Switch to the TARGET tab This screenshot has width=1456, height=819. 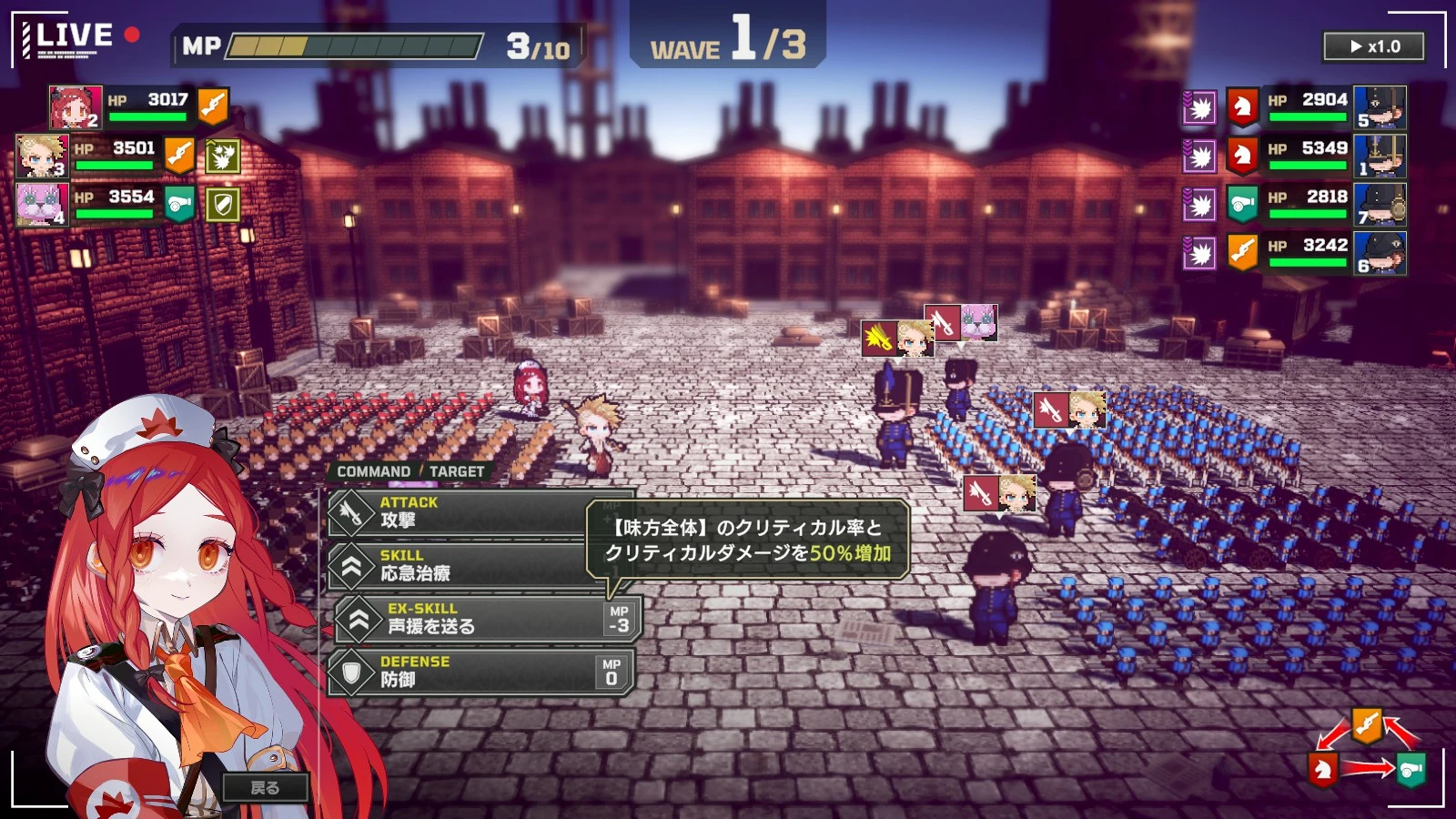(x=457, y=471)
